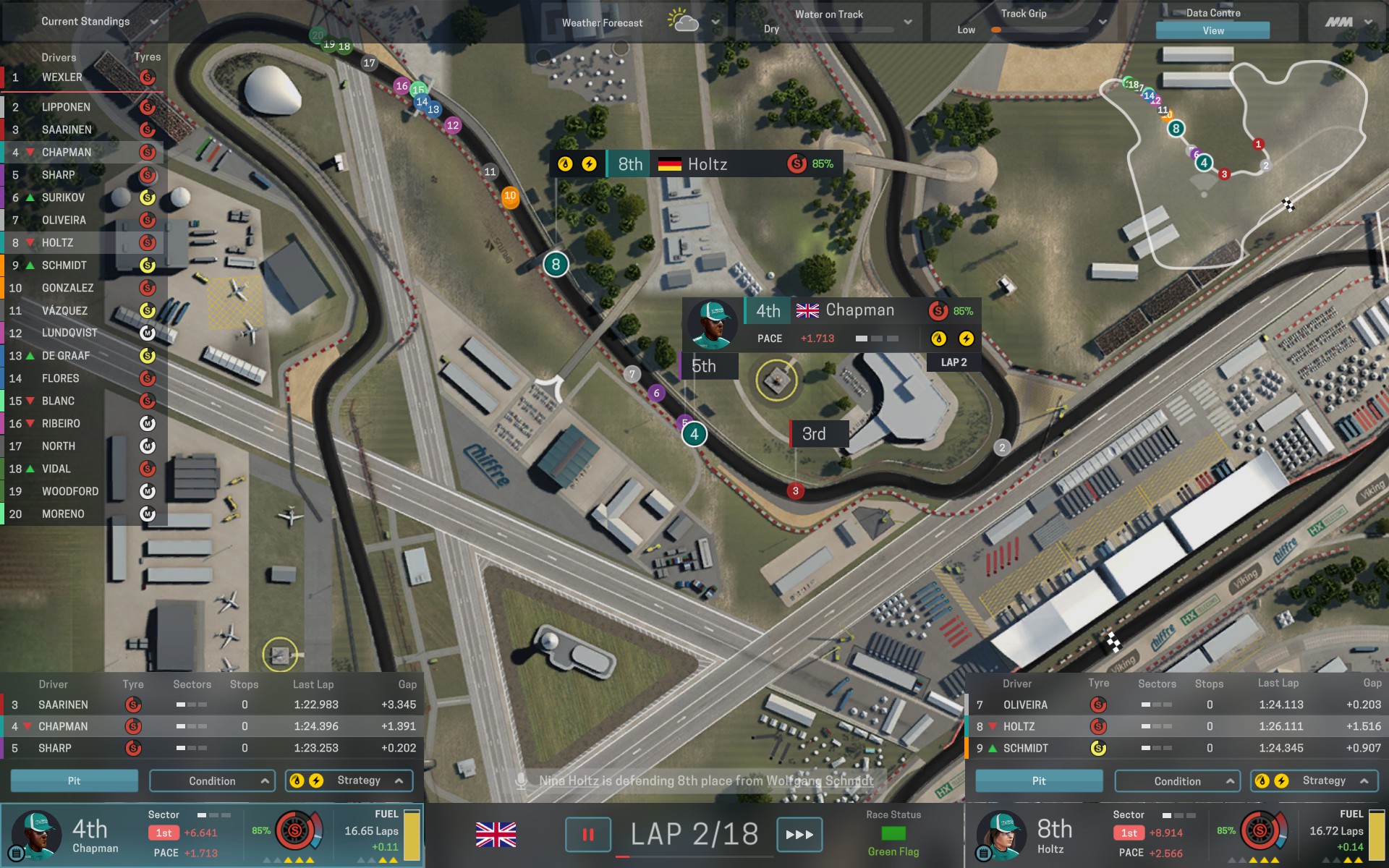Expand the Track Grip panel
This screenshot has width=1389, height=868.
click(x=1102, y=22)
